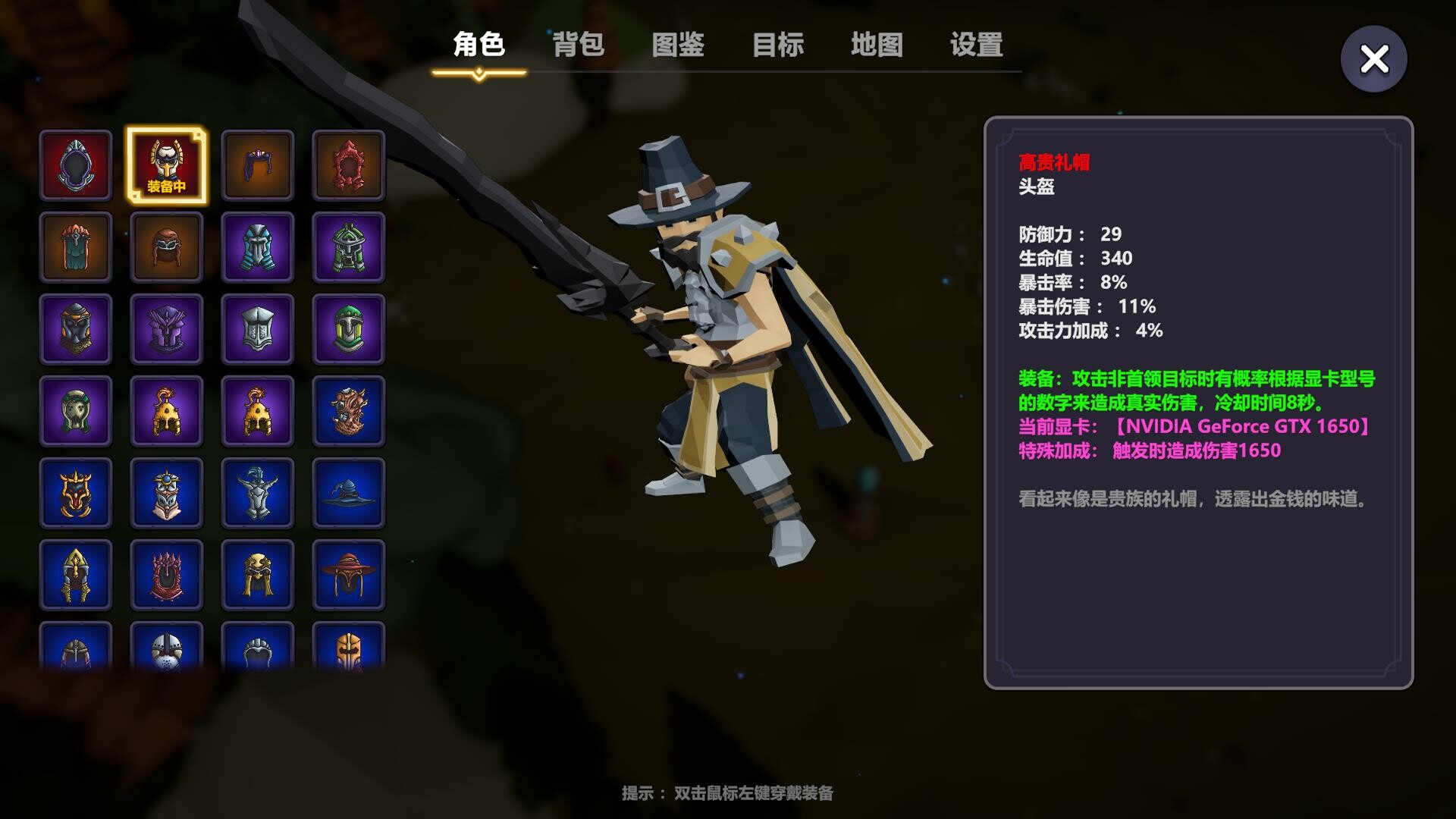
Task: Select the silver bucket helmet icon
Action: click(x=258, y=330)
